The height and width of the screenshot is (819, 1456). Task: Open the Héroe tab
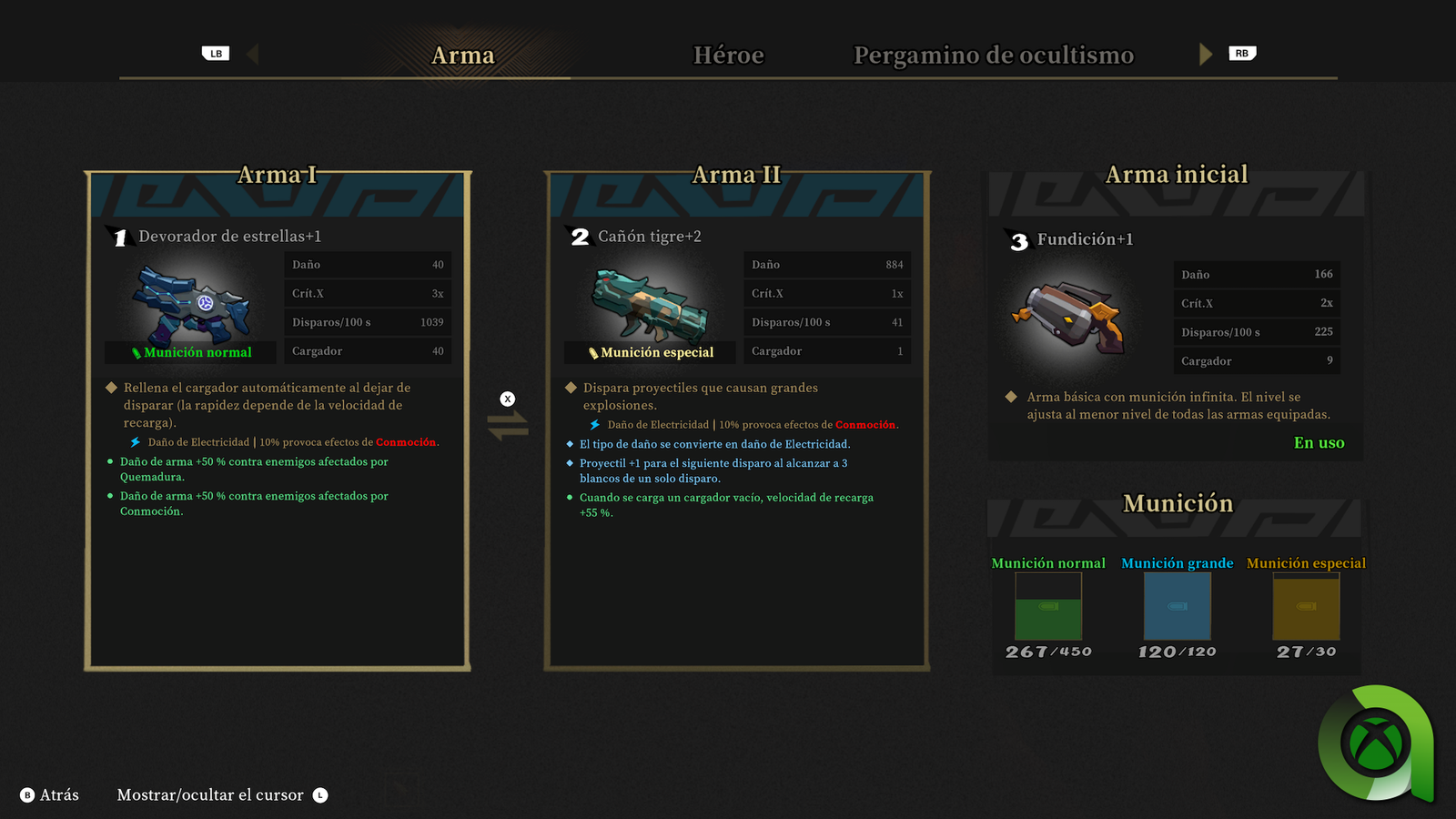pos(728,56)
